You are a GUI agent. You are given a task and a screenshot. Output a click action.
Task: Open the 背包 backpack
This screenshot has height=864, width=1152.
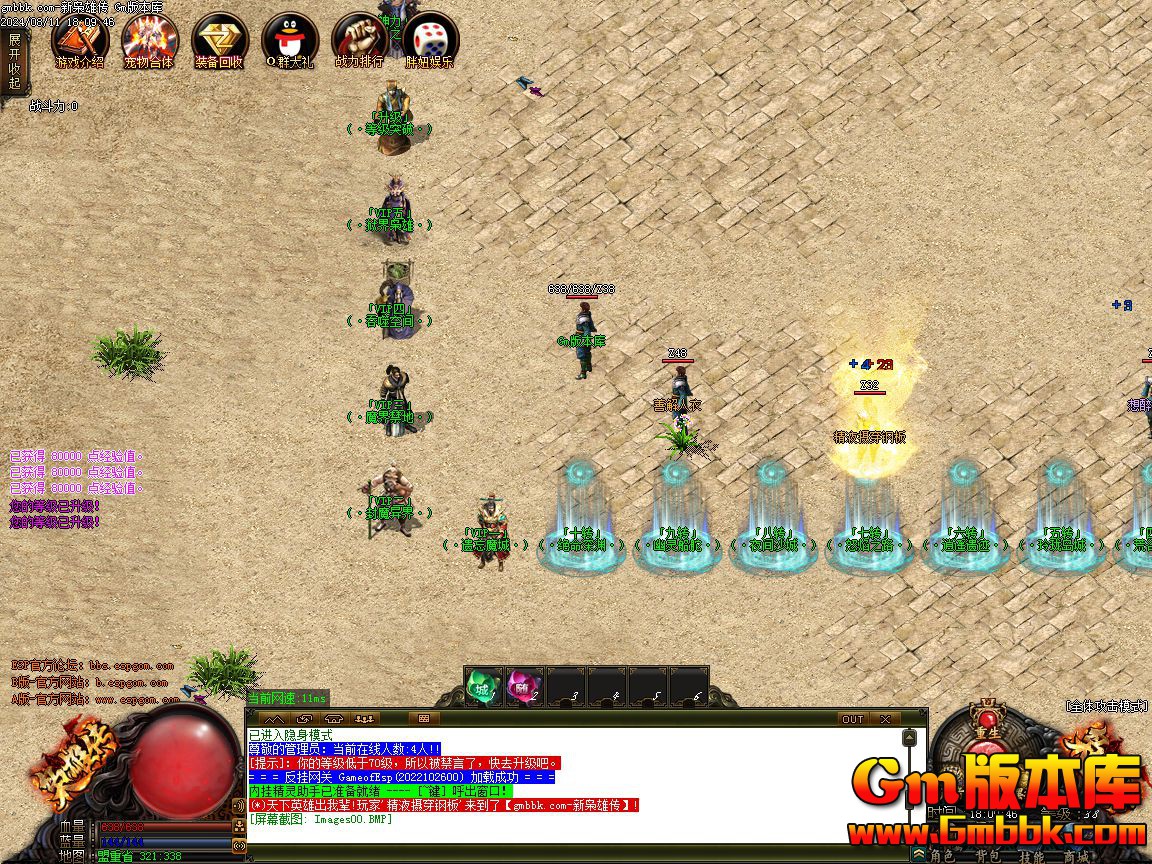(x=990, y=856)
